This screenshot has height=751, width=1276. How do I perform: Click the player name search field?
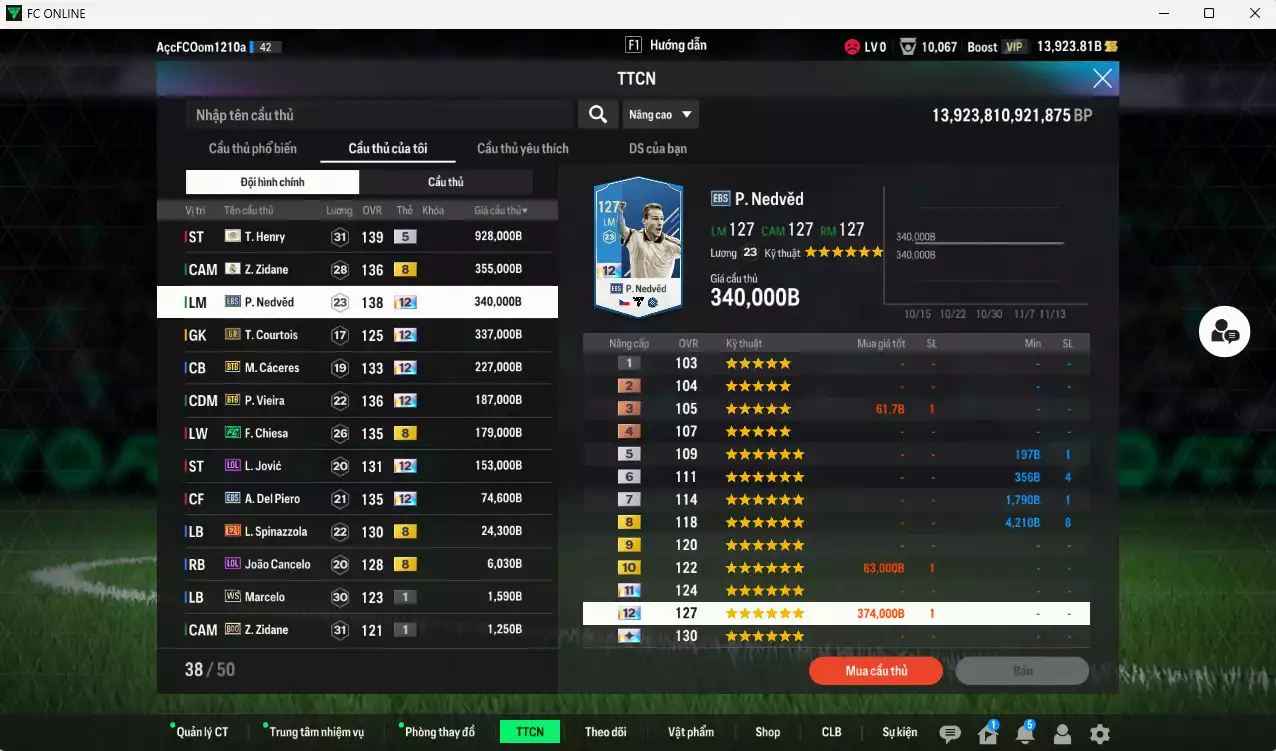click(x=380, y=115)
